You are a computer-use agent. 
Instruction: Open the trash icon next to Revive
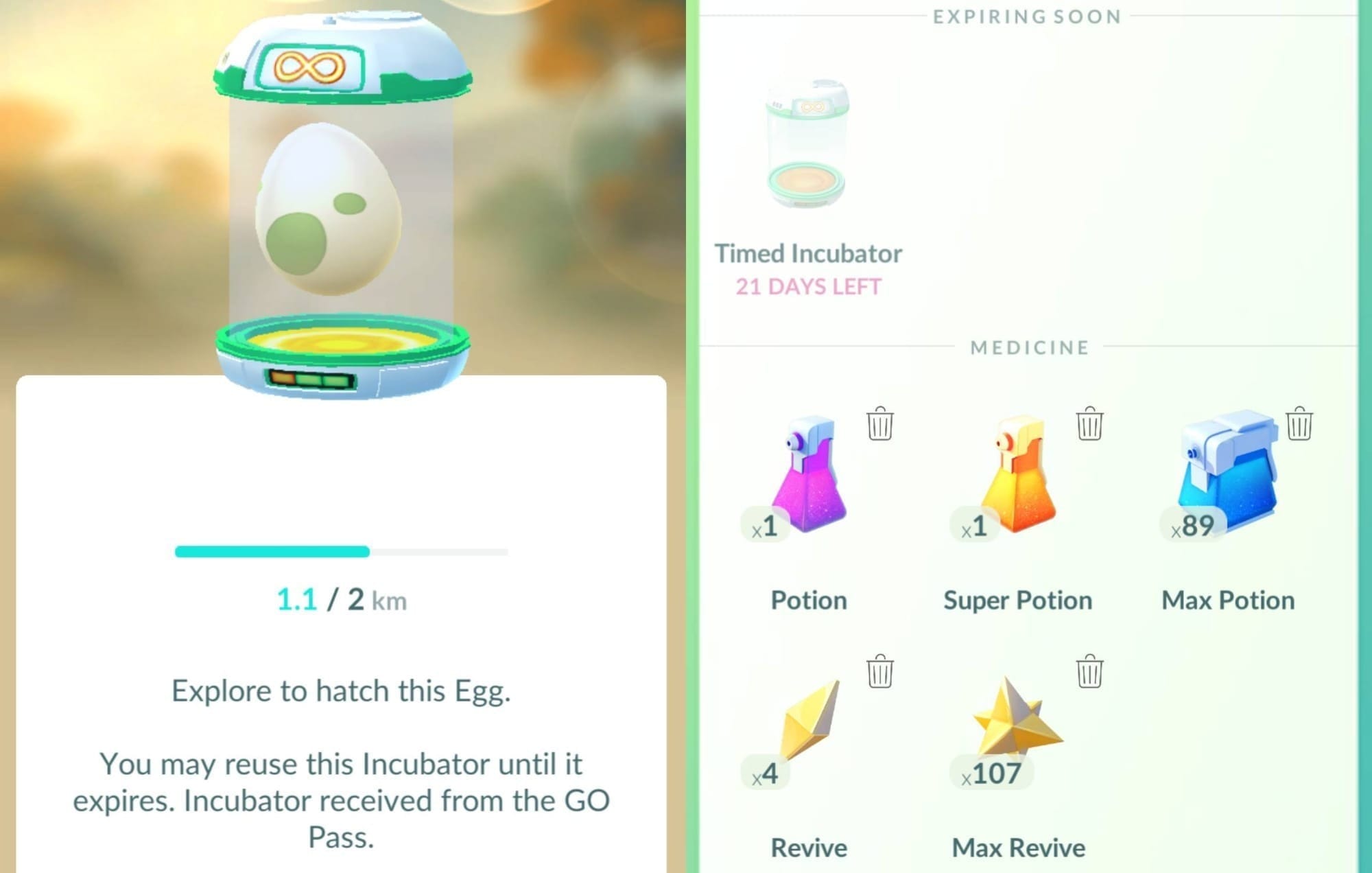tap(880, 673)
